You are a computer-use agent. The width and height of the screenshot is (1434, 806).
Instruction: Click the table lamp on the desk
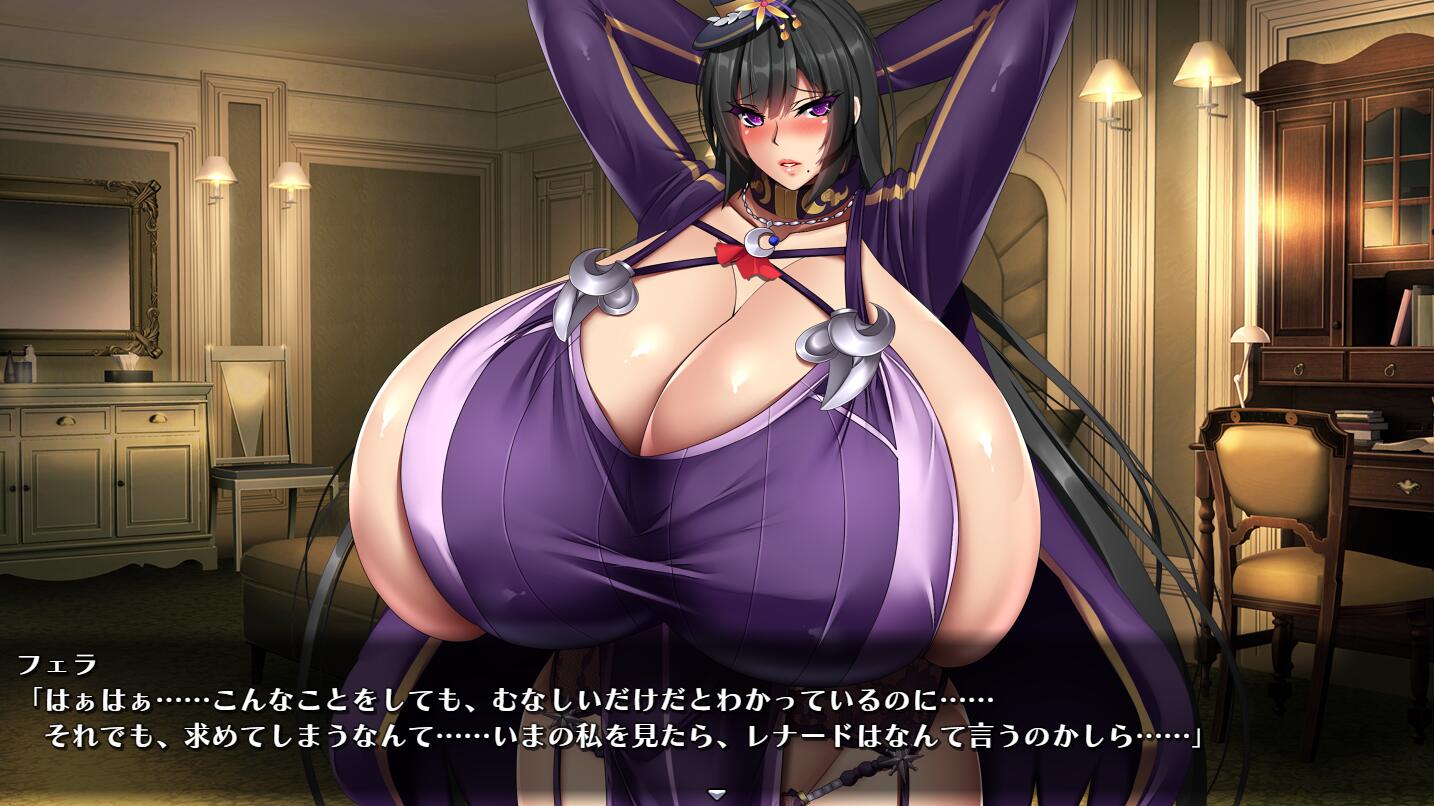(x=1249, y=337)
